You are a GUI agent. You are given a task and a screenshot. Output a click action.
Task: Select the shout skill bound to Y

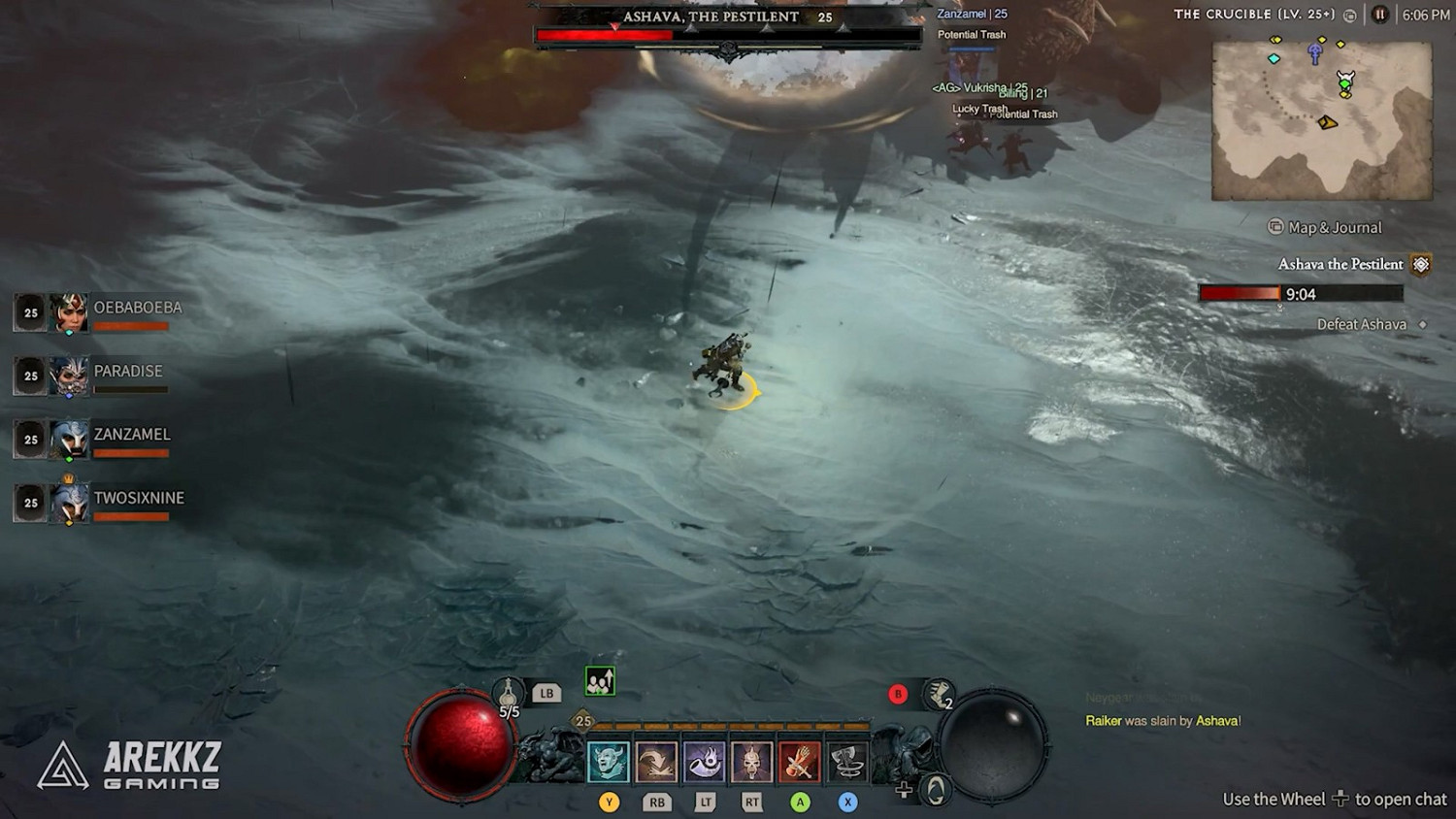coord(609,762)
